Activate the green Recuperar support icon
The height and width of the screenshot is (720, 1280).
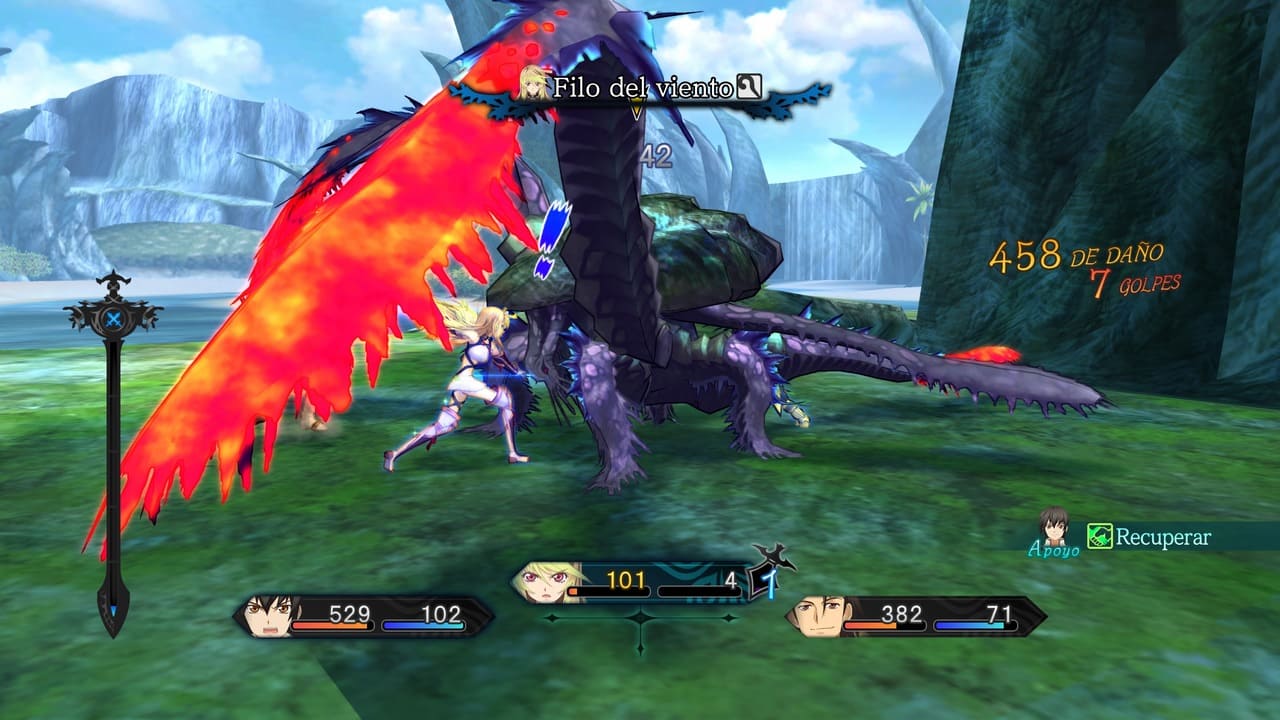click(x=1100, y=537)
